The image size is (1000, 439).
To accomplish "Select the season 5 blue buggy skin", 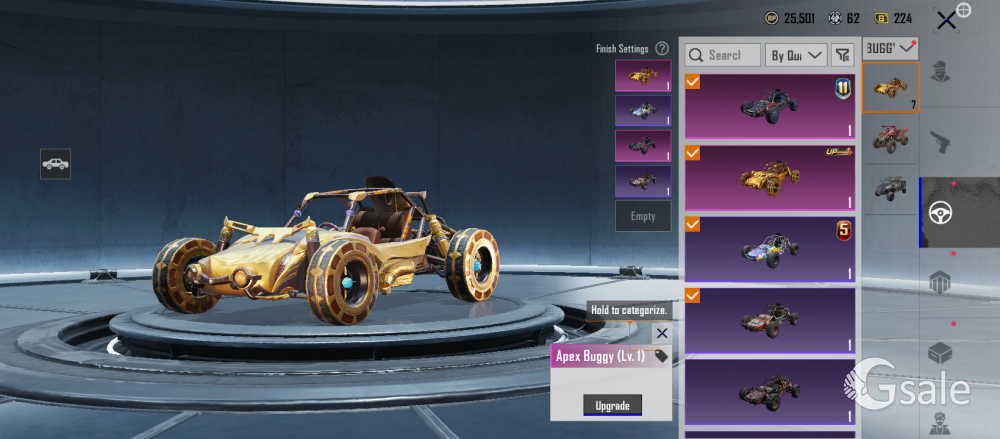I will click(x=769, y=249).
